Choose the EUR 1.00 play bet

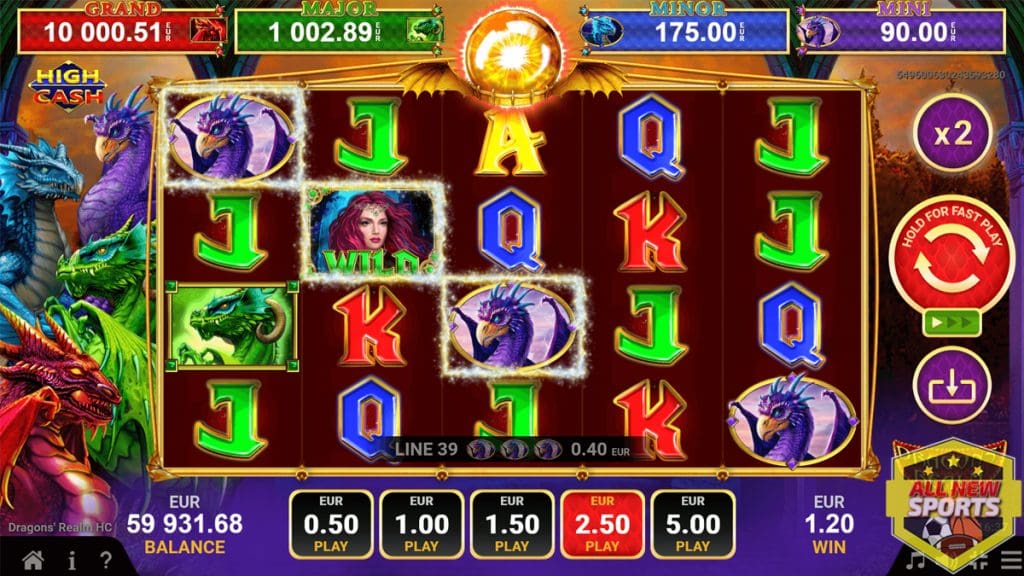421,524
